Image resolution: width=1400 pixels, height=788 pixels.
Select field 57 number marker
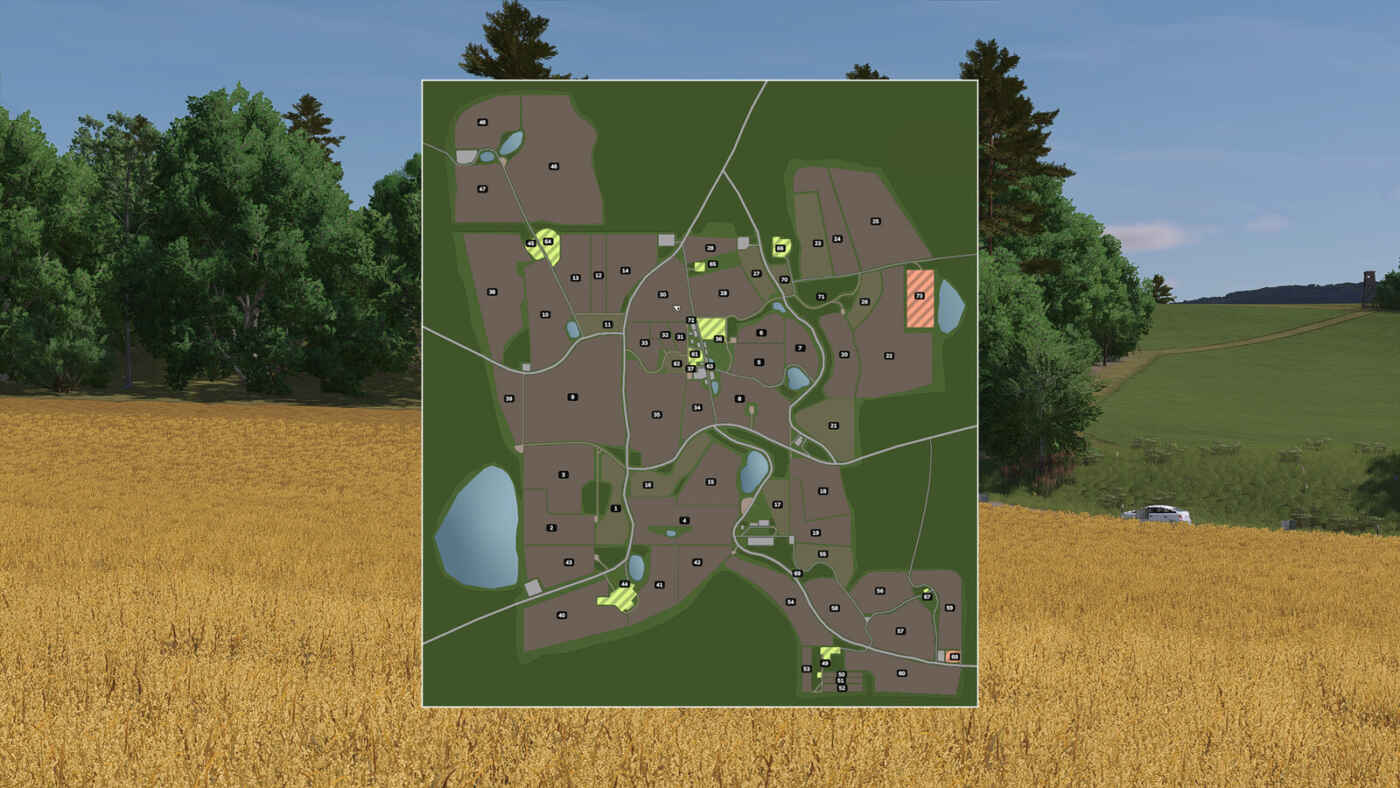pos(900,631)
